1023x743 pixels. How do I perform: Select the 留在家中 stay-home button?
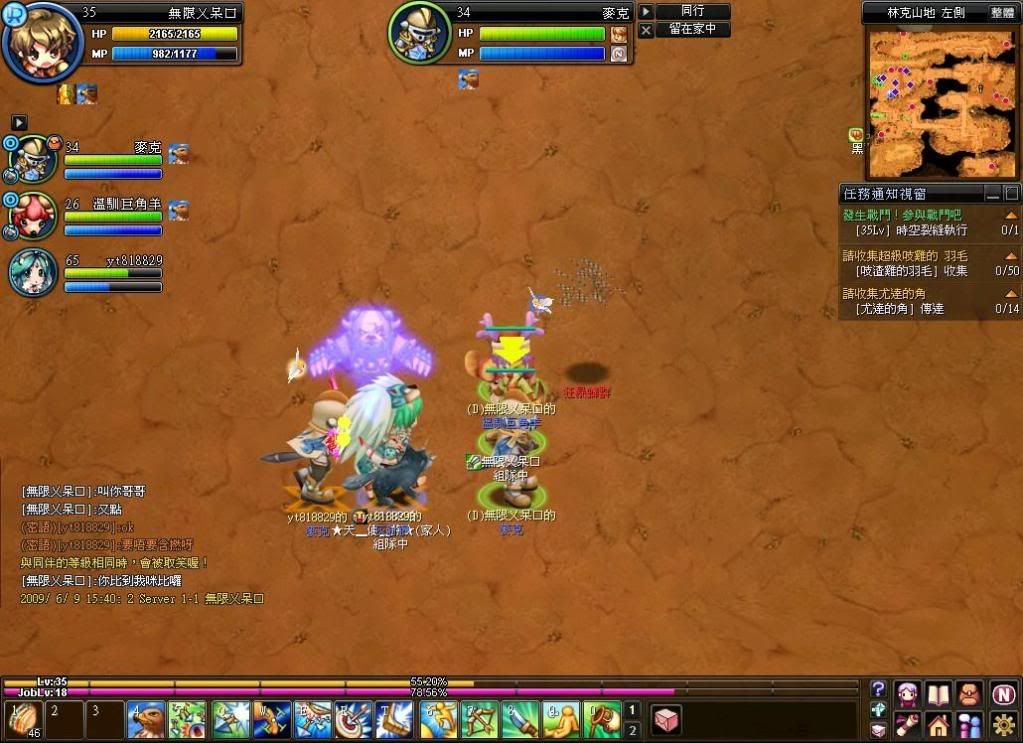pos(692,30)
